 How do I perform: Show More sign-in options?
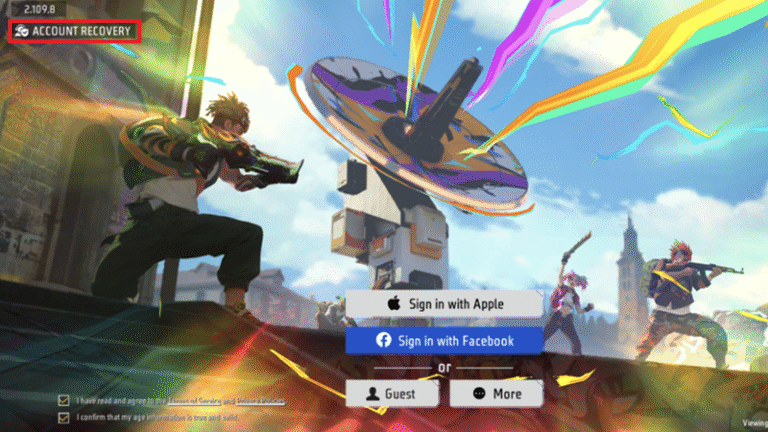point(496,394)
